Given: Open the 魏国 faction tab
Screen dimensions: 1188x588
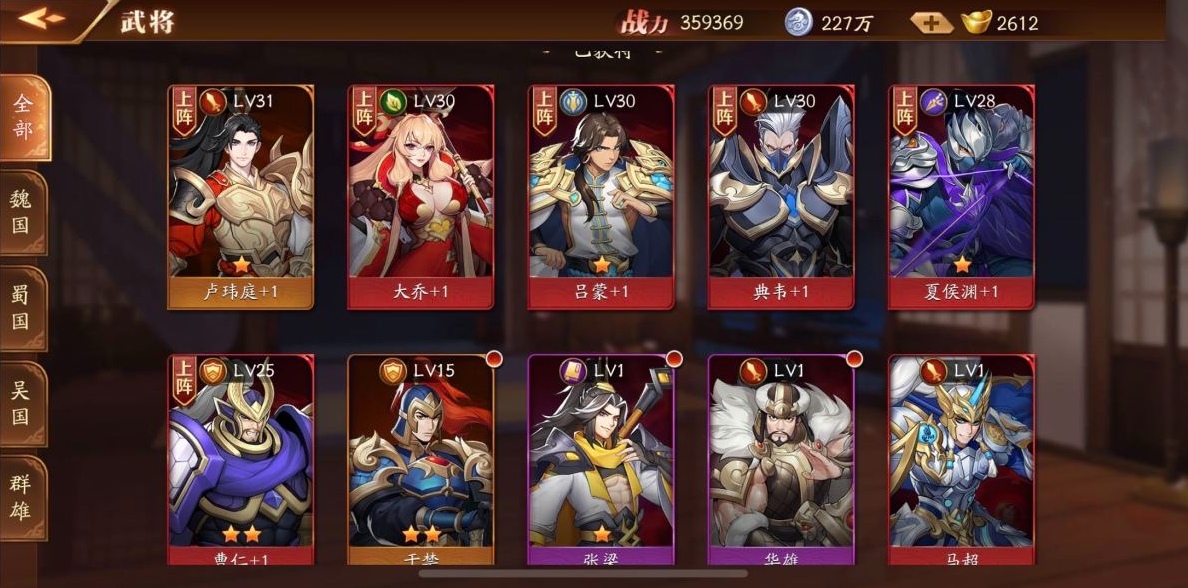Looking at the screenshot, I should point(22,211).
